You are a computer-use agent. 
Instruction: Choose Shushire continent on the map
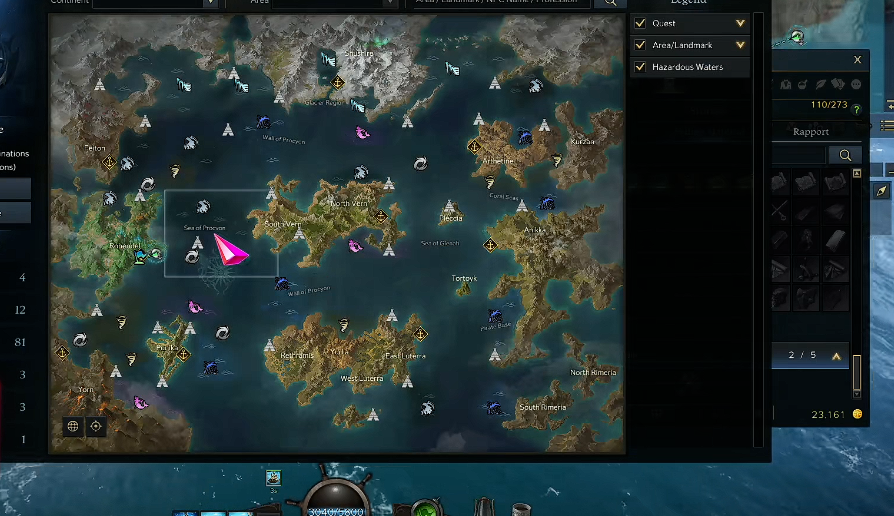point(358,53)
